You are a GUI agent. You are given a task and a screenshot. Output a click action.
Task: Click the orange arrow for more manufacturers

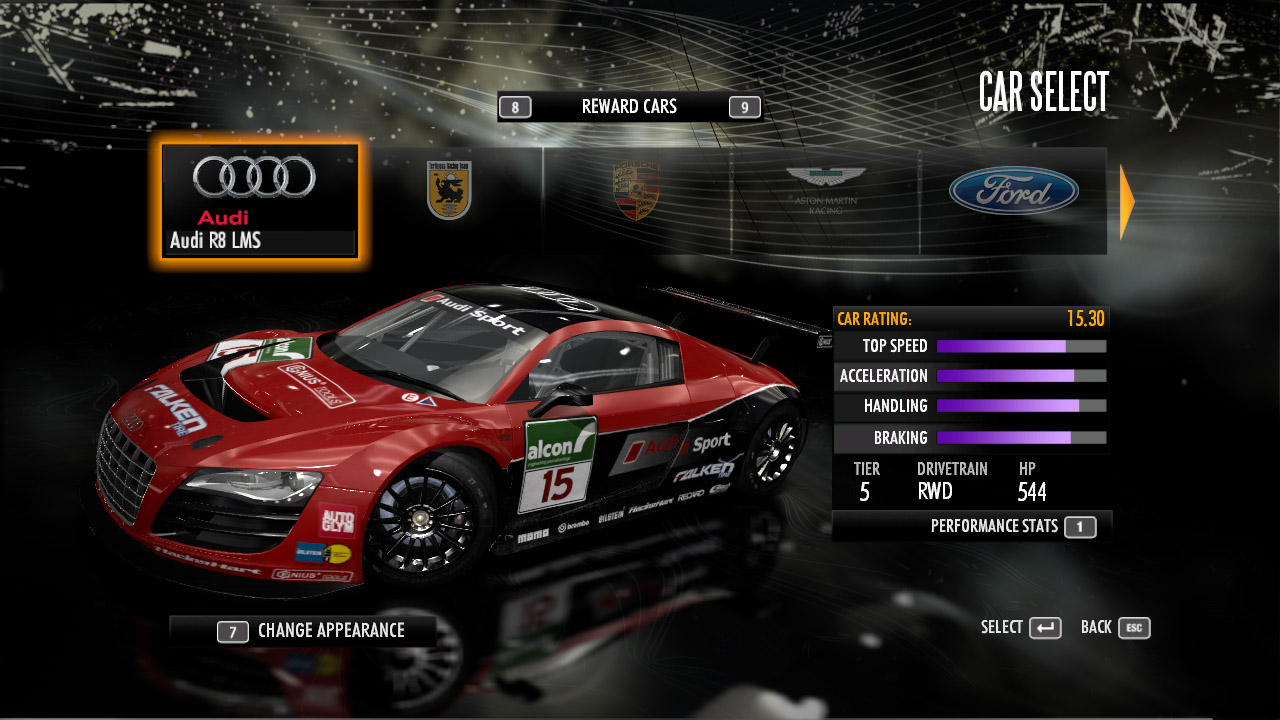pos(1127,202)
